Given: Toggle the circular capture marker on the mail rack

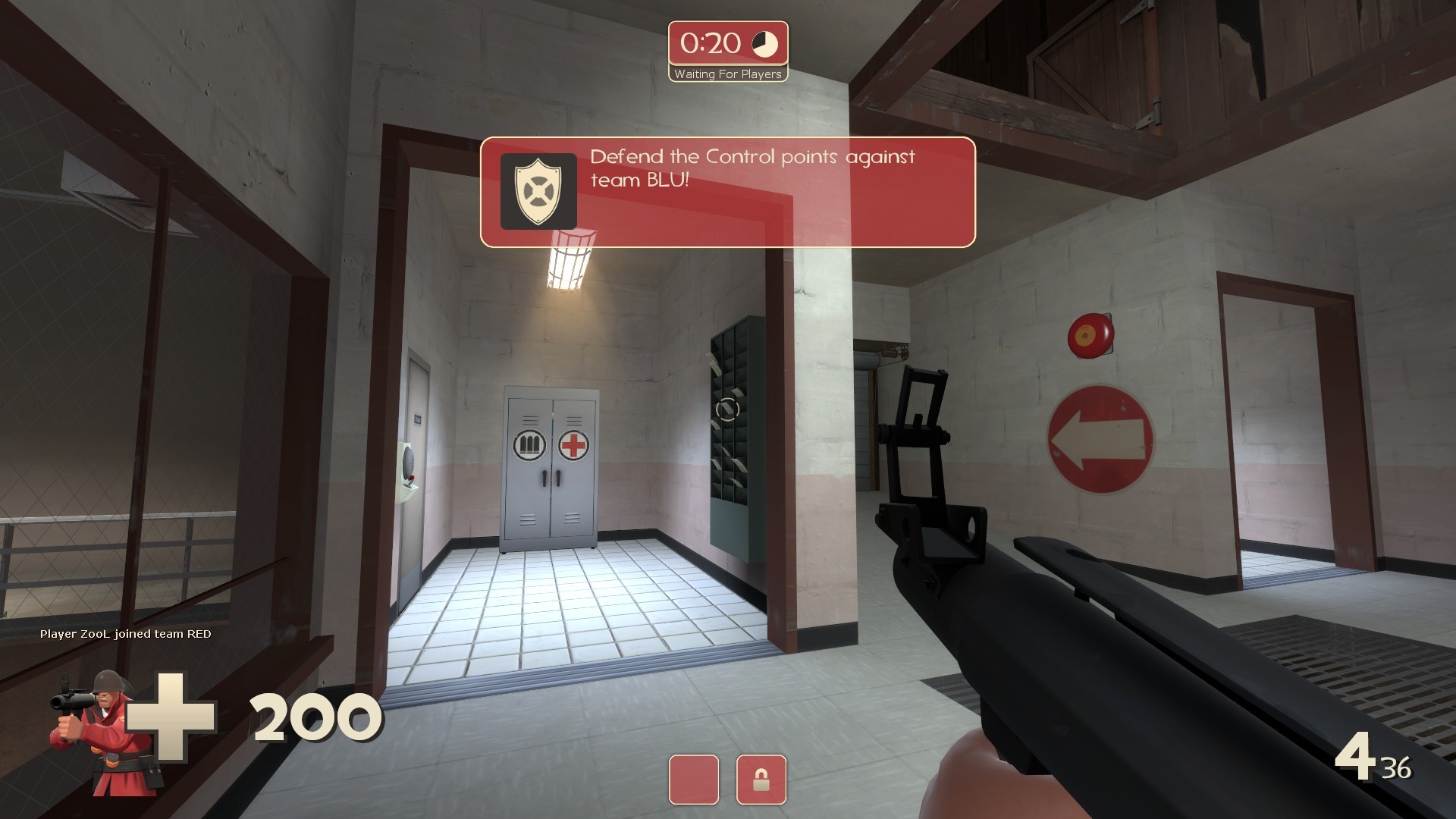Looking at the screenshot, I should click(x=730, y=410).
